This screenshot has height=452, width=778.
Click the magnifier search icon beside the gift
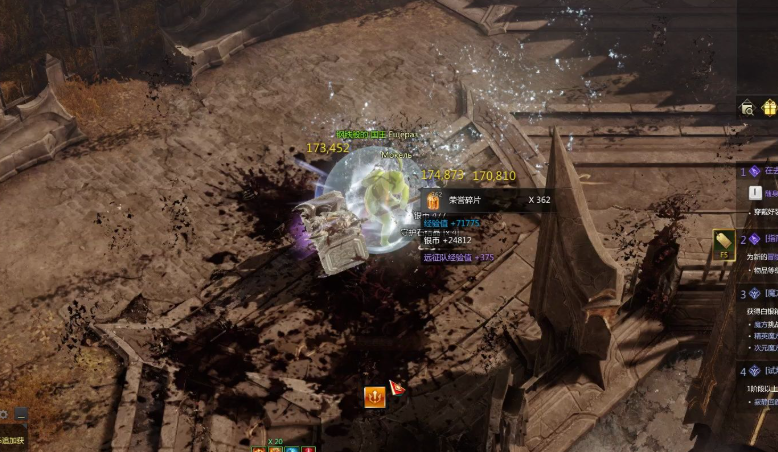tap(746, 108)
